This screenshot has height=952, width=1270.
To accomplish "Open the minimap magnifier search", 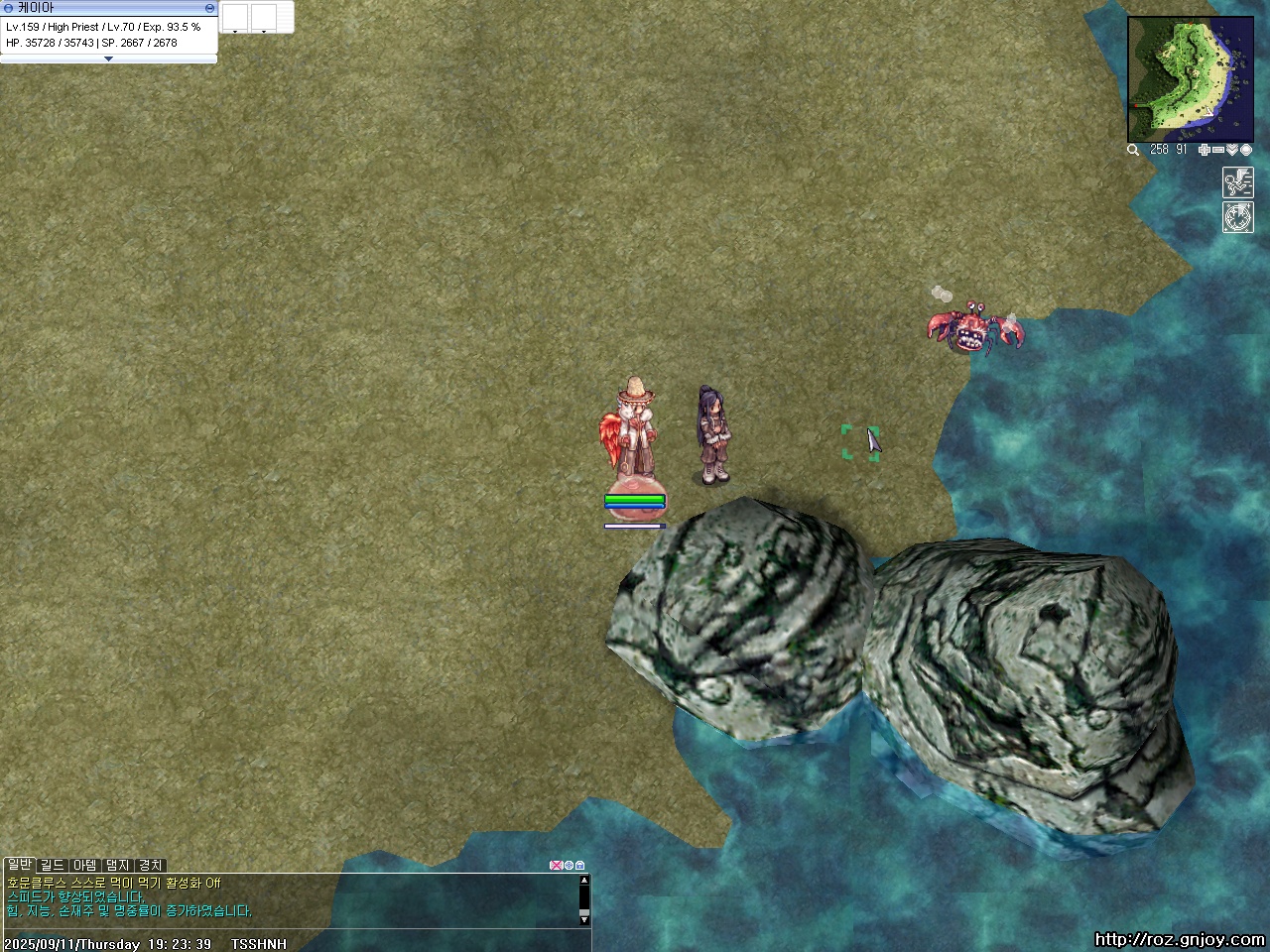I will 1133,150.
